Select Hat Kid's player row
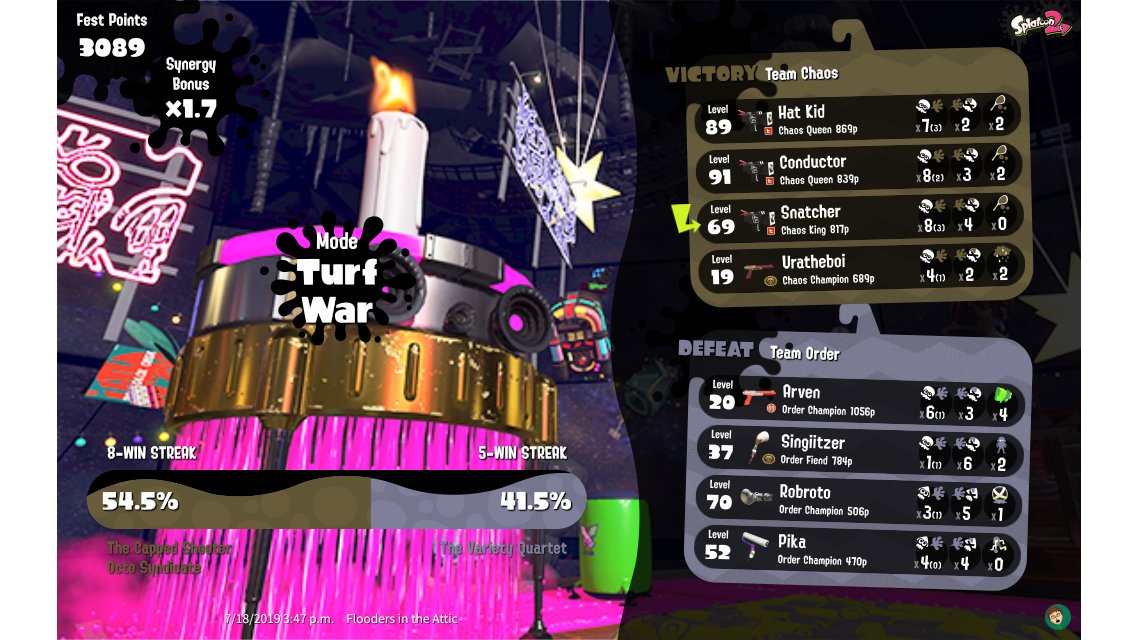 tap(858, 119)
